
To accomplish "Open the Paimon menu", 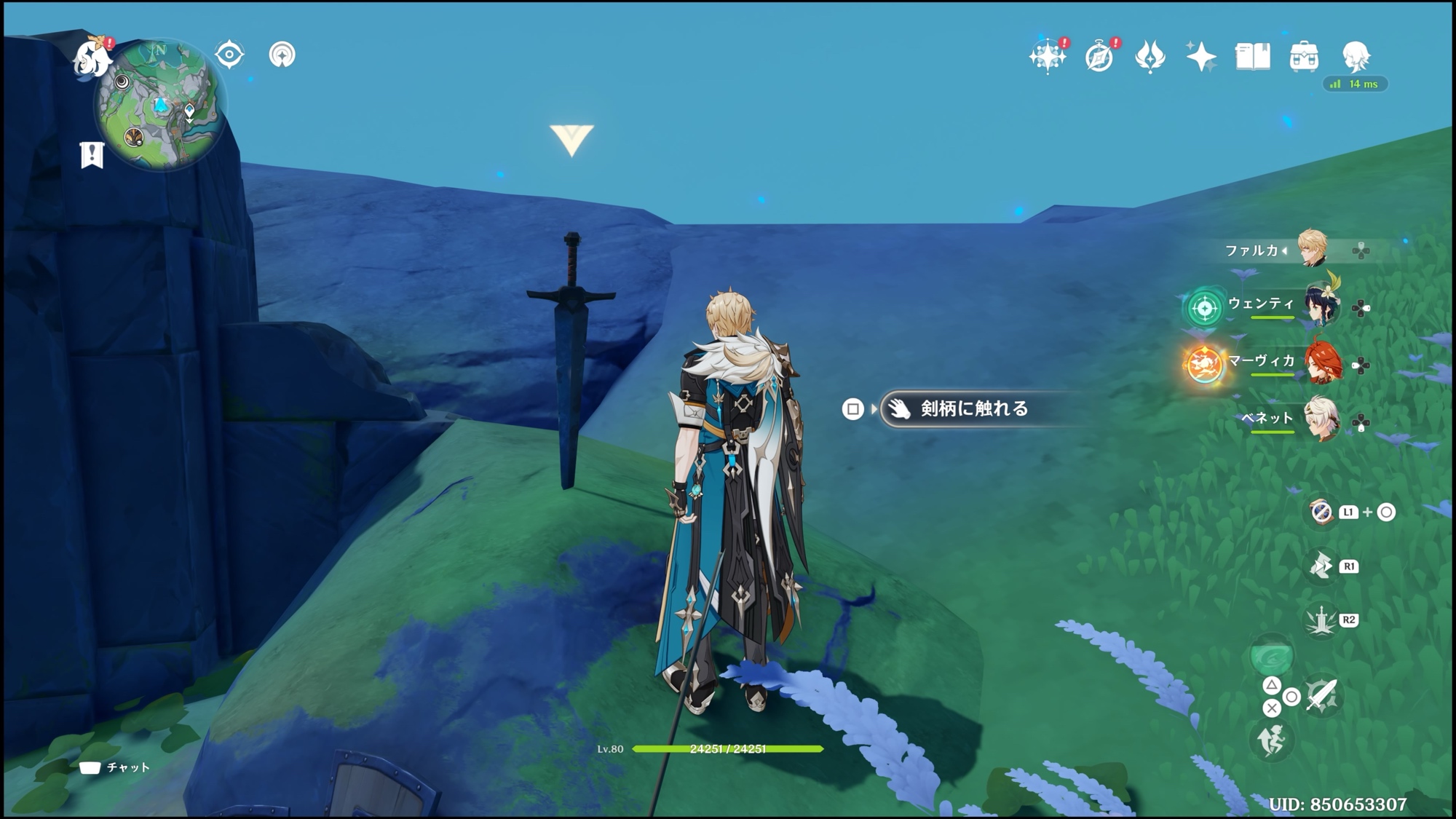I will coord(93,57).
